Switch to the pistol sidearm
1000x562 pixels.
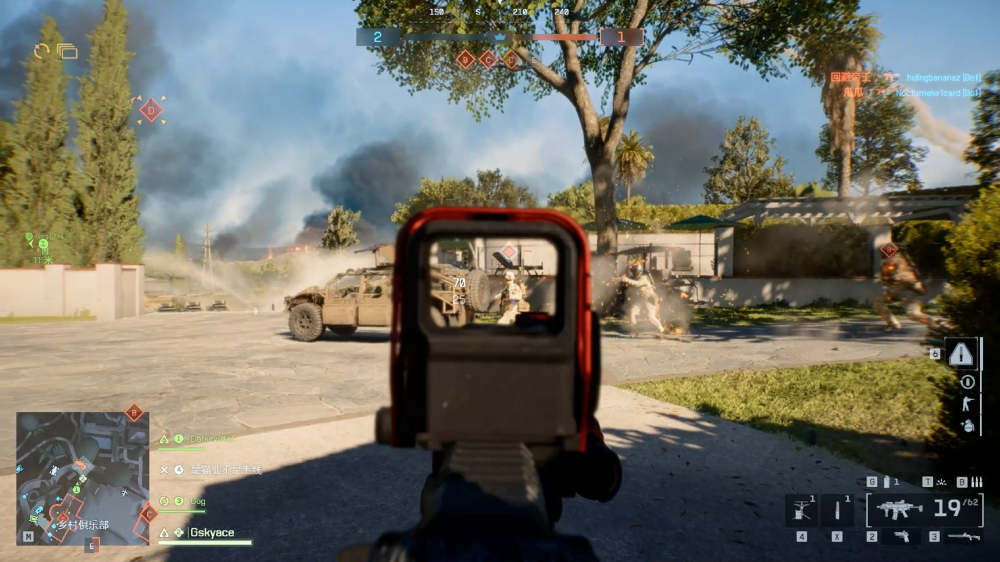point(901,537)
